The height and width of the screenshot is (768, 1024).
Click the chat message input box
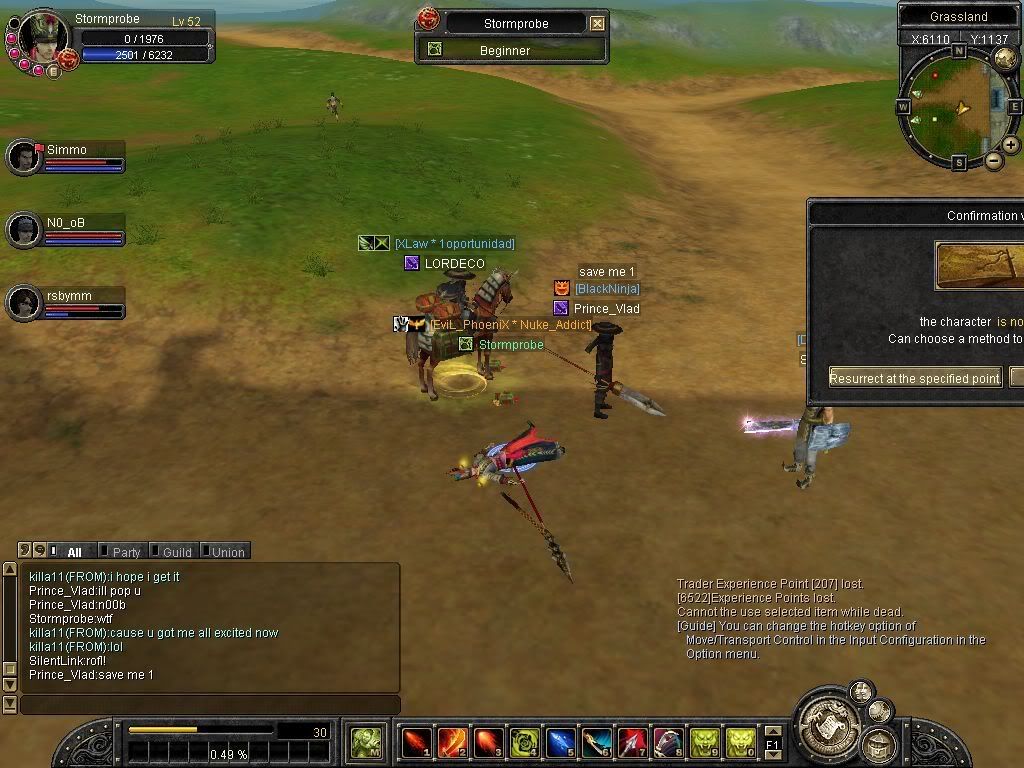click(210, 705)
